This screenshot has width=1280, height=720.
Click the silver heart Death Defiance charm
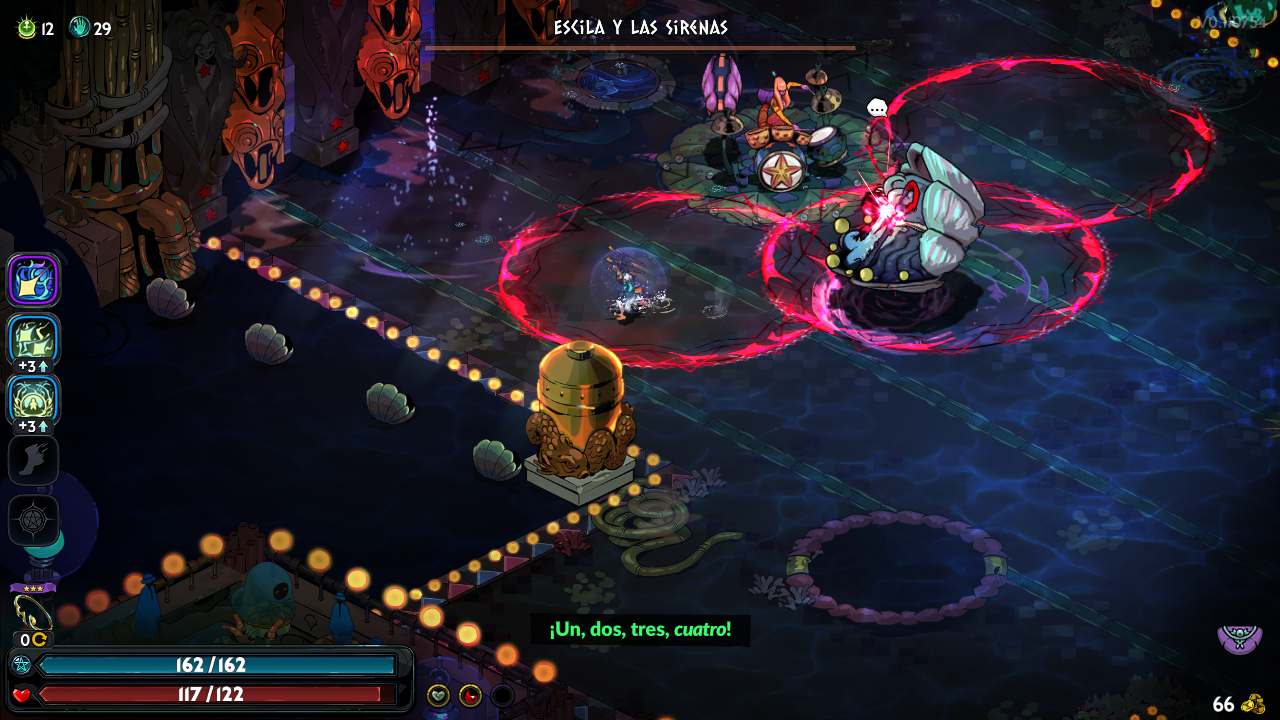click(x=438, y=695)
